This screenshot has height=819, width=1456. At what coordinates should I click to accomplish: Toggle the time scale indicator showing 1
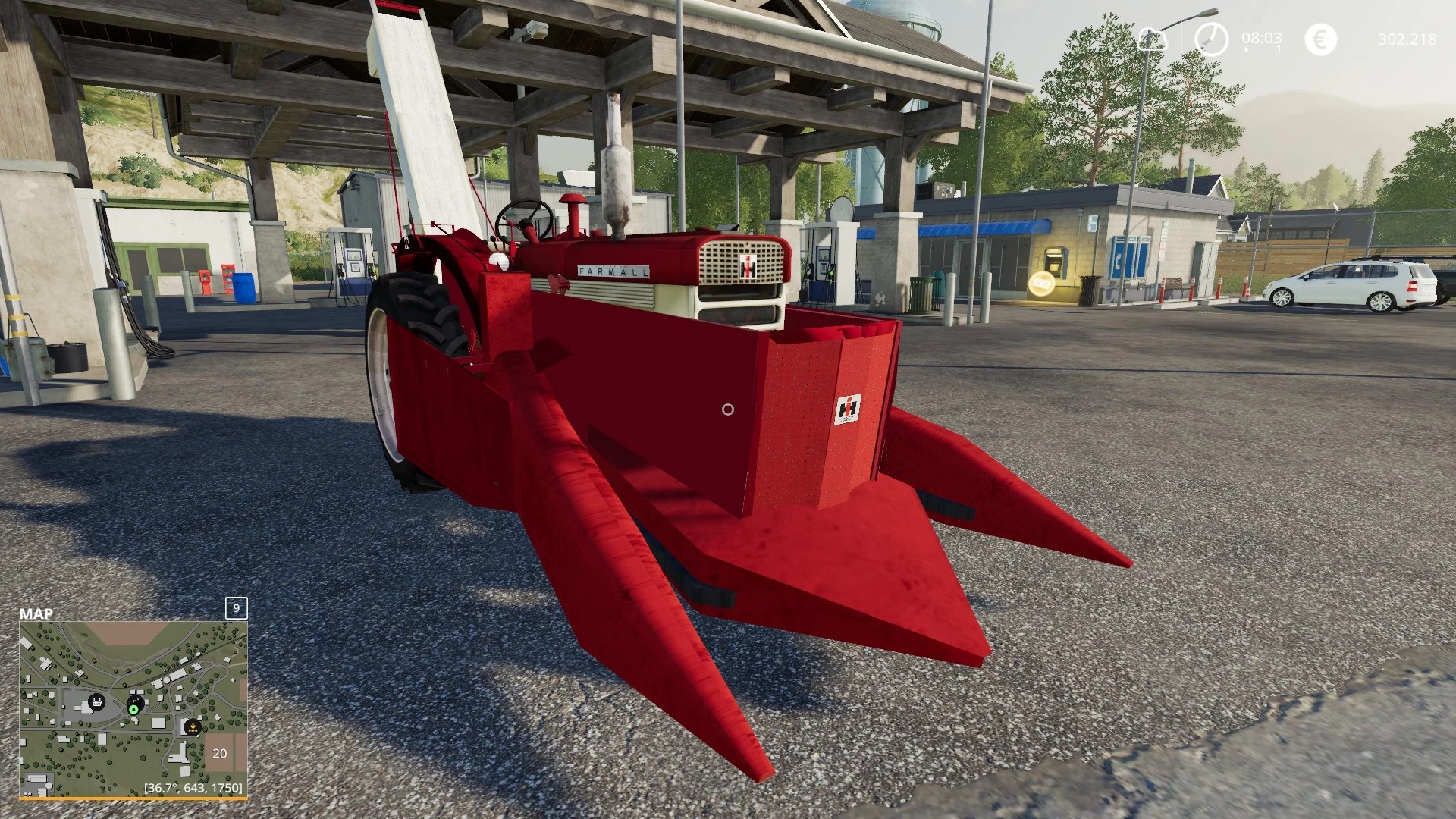coord(1279,49)
